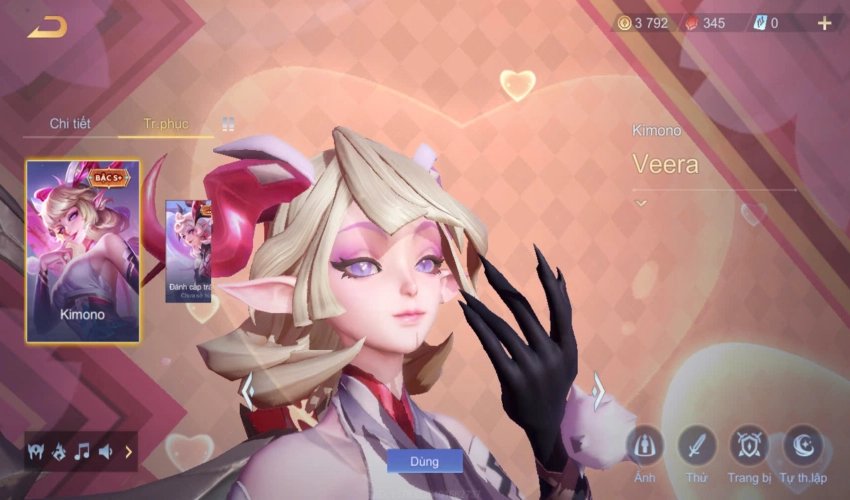
Task: Go back using the top-left arrow
Action: (47, 27)
